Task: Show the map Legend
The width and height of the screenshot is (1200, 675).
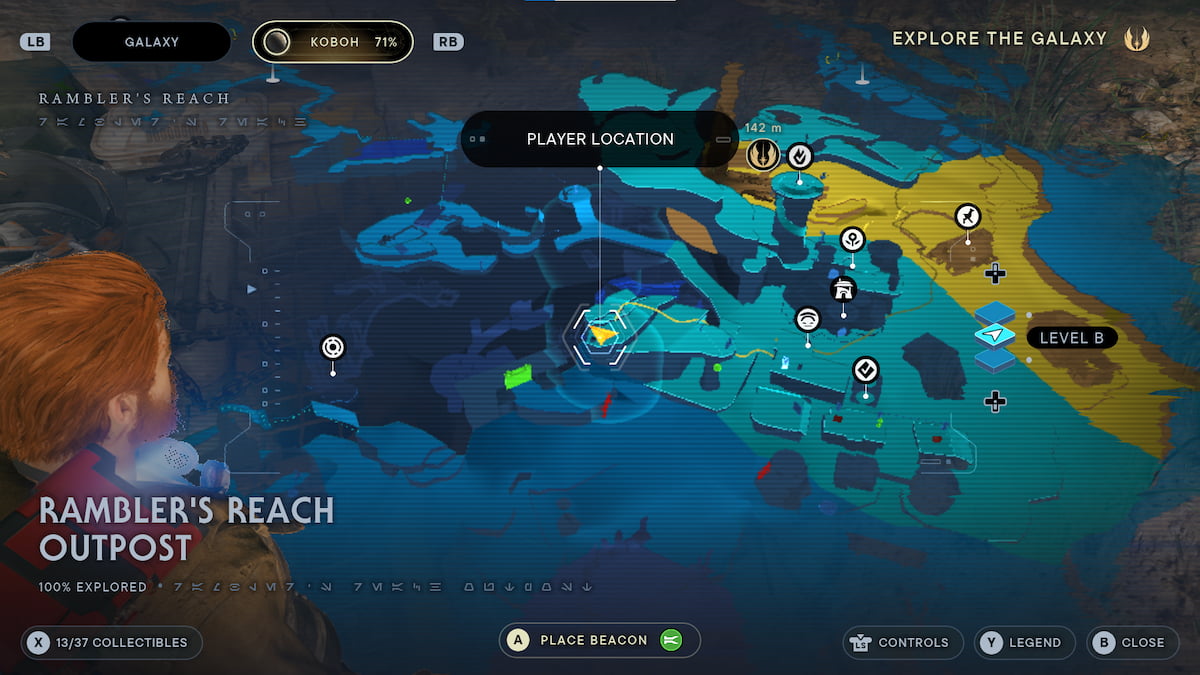Action: (x=1025, y=643)
